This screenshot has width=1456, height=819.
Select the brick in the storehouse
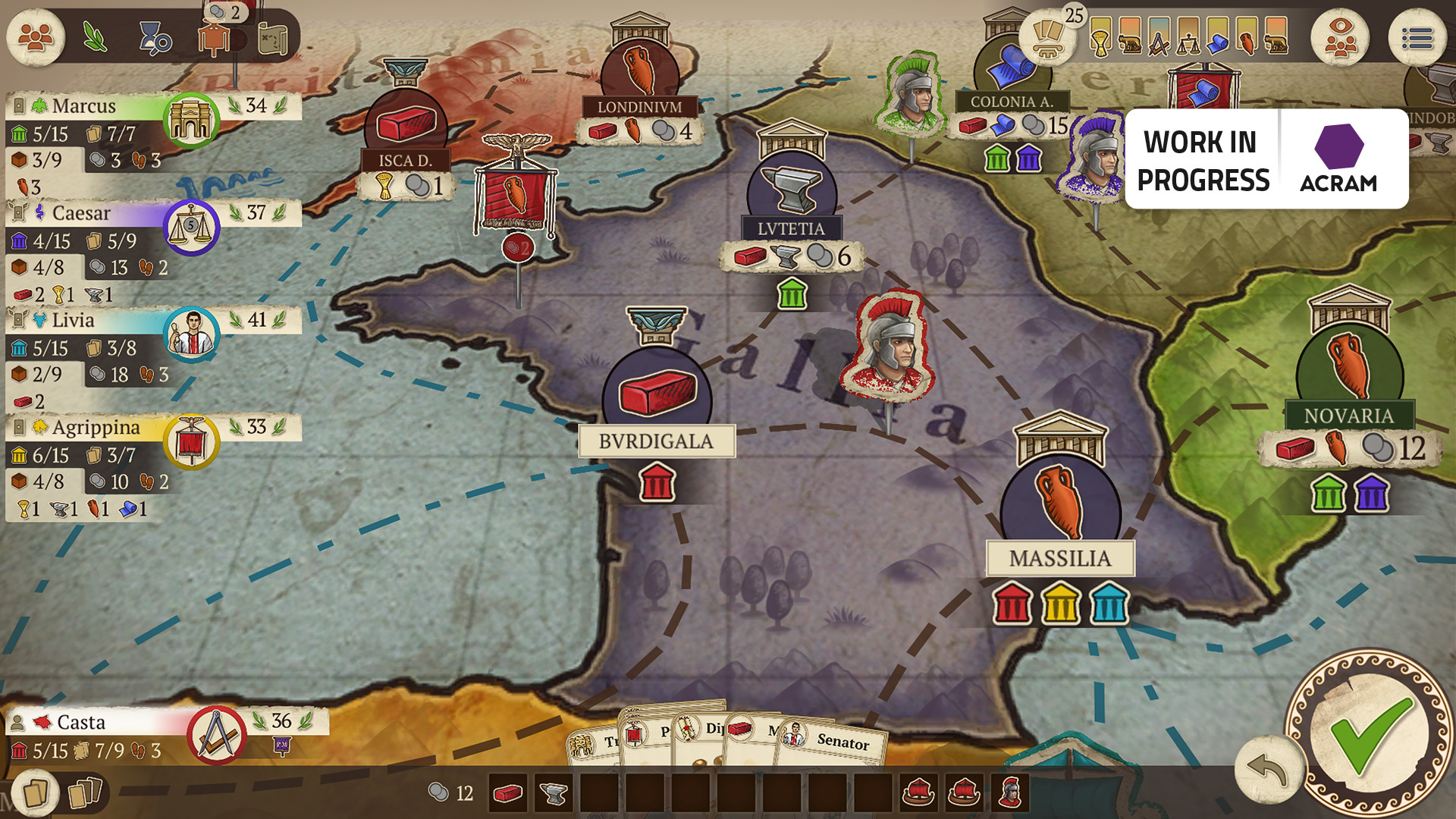point(507,794)
